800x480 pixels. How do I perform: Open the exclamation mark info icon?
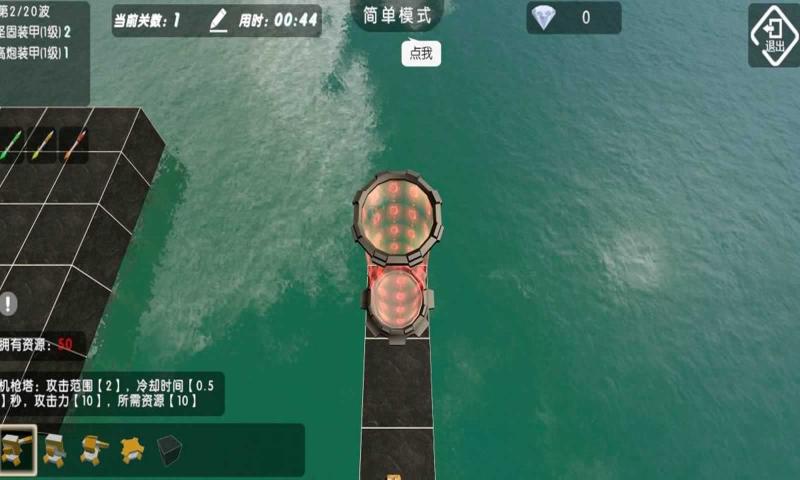click(x=9, y=303)
